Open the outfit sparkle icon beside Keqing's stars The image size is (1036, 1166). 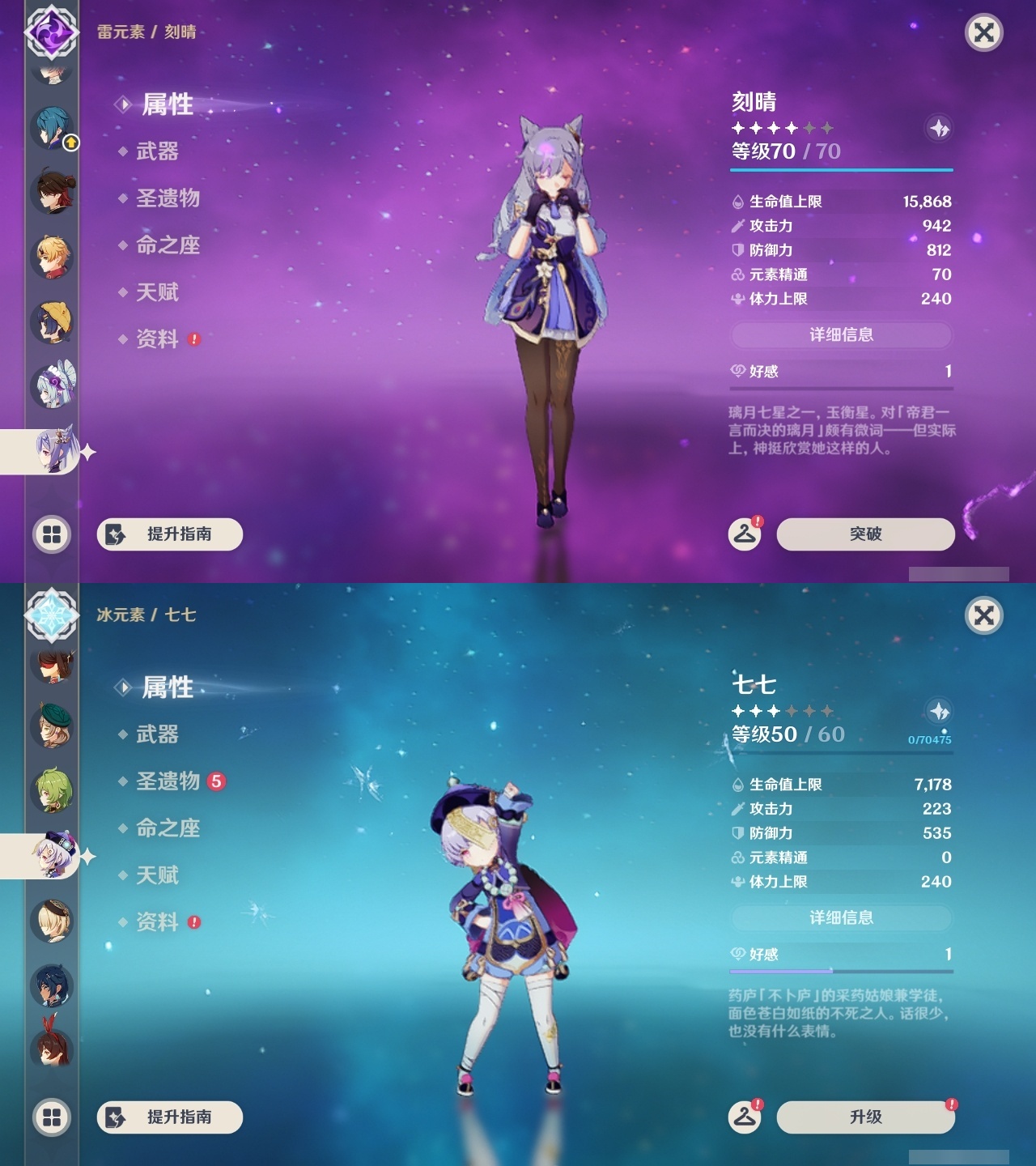point(938,129)
